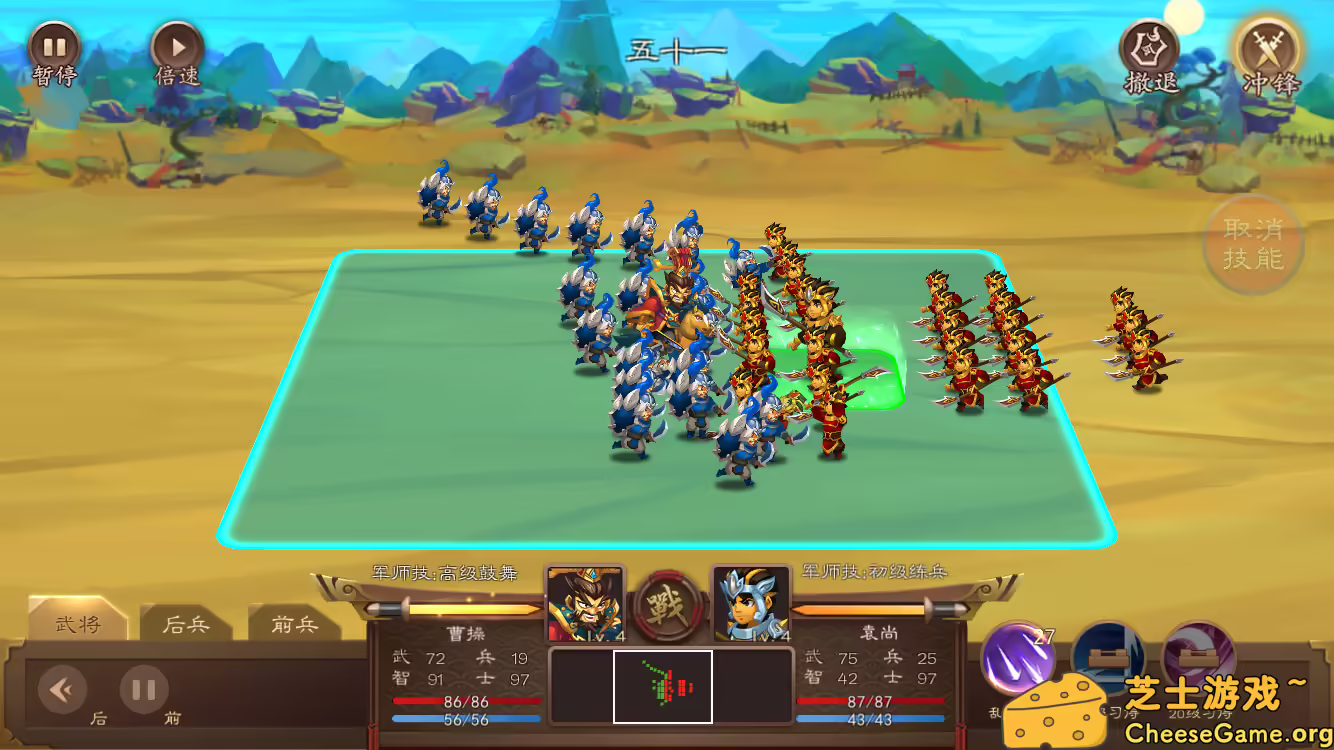Tap the 后 retreat formation arrow button
Screen dimensions: 1334x750
pos(62,689)
